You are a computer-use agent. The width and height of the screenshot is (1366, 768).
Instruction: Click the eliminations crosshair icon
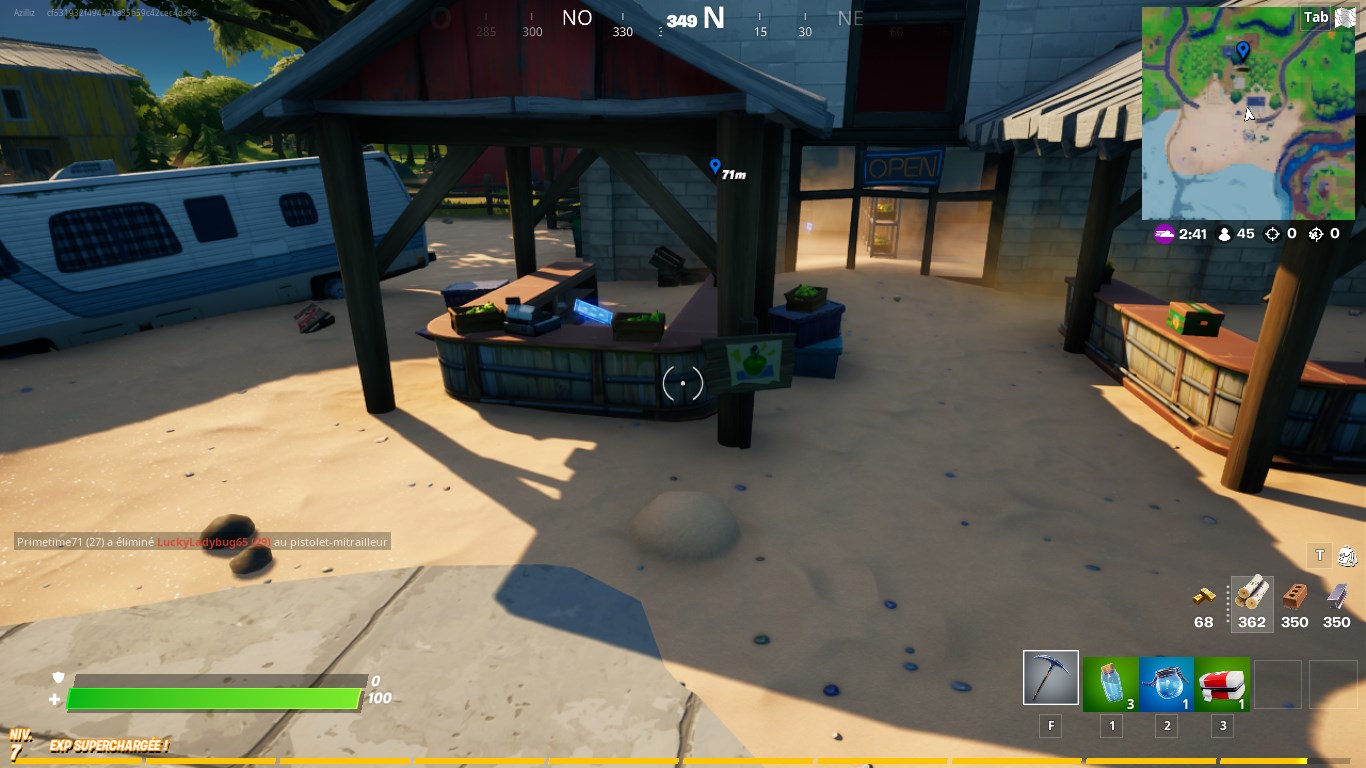tap(1273, 233)
